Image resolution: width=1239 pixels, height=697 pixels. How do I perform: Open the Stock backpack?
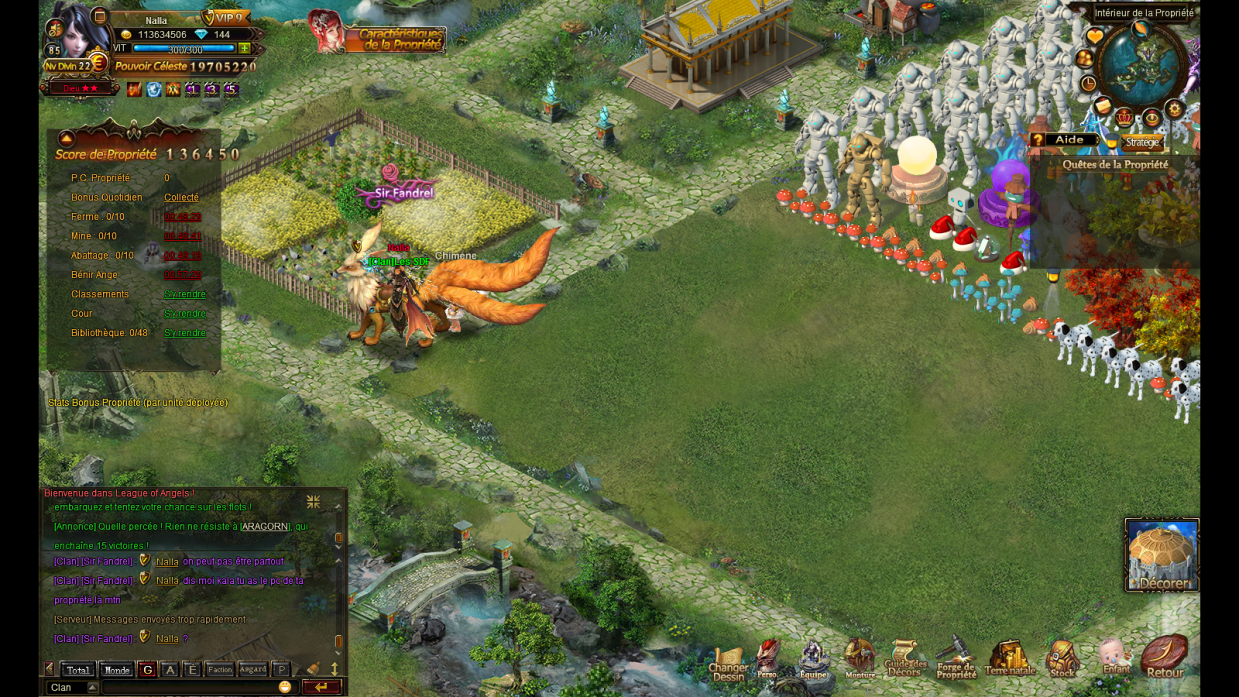[1062, 659]
